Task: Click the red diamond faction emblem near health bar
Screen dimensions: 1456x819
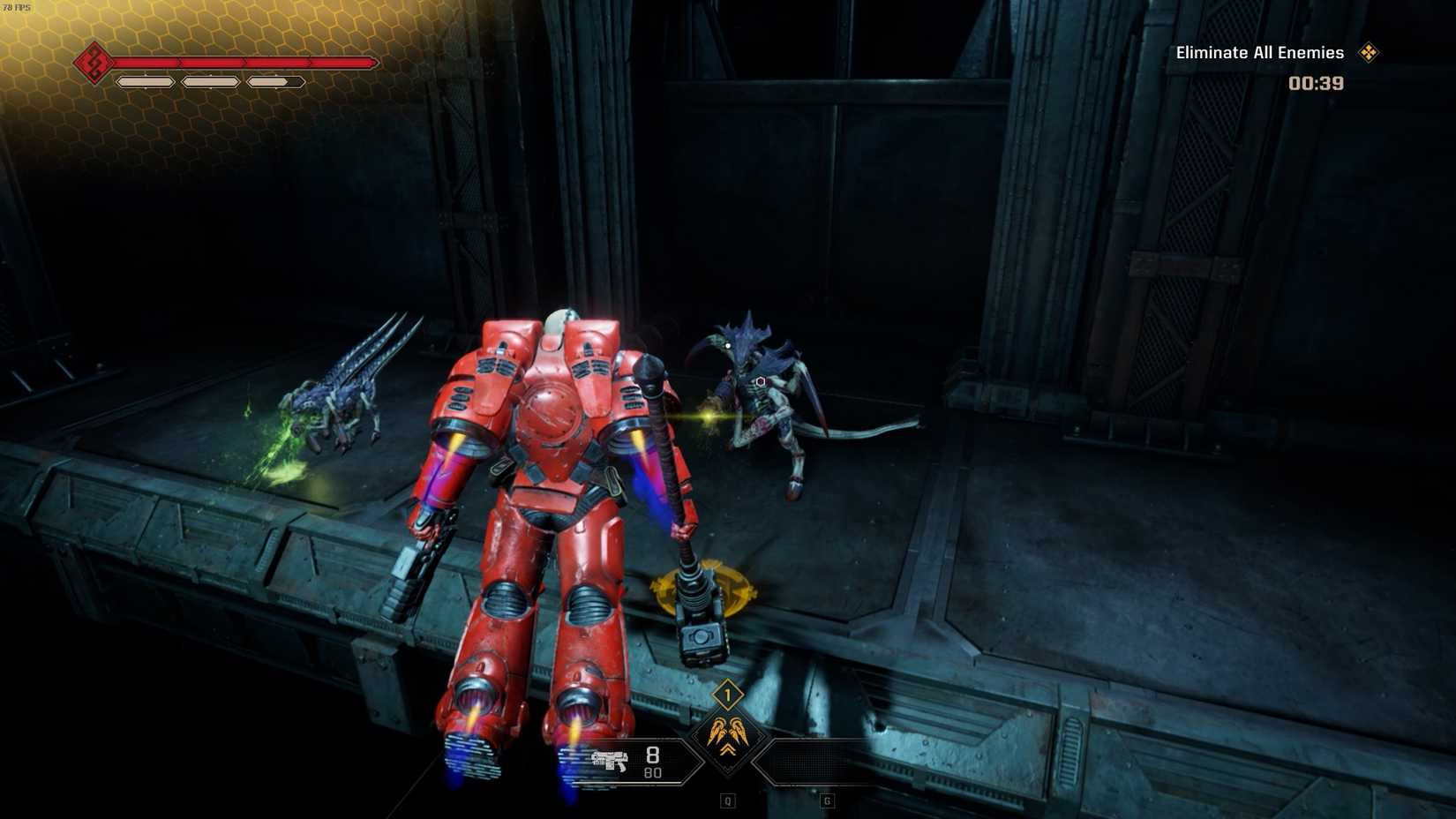Action: (94, 63)
